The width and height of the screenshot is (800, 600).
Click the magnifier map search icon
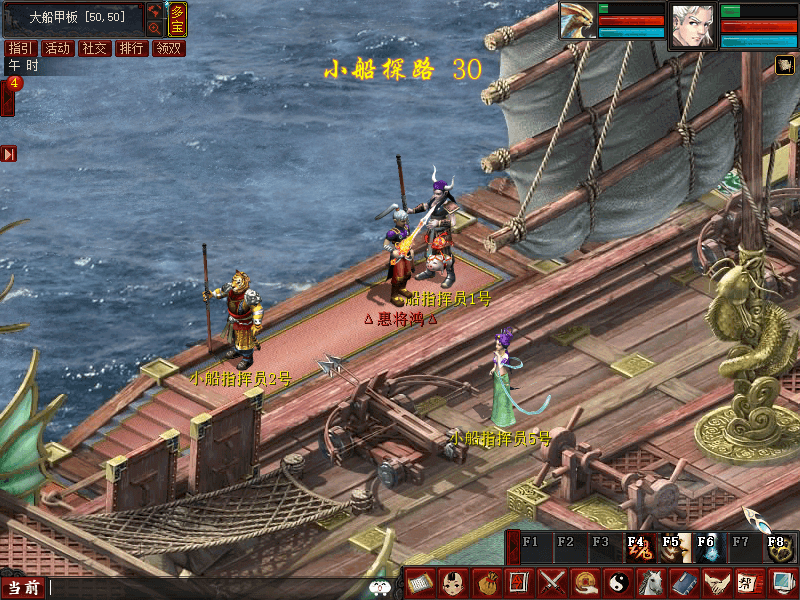click(155, 28)
